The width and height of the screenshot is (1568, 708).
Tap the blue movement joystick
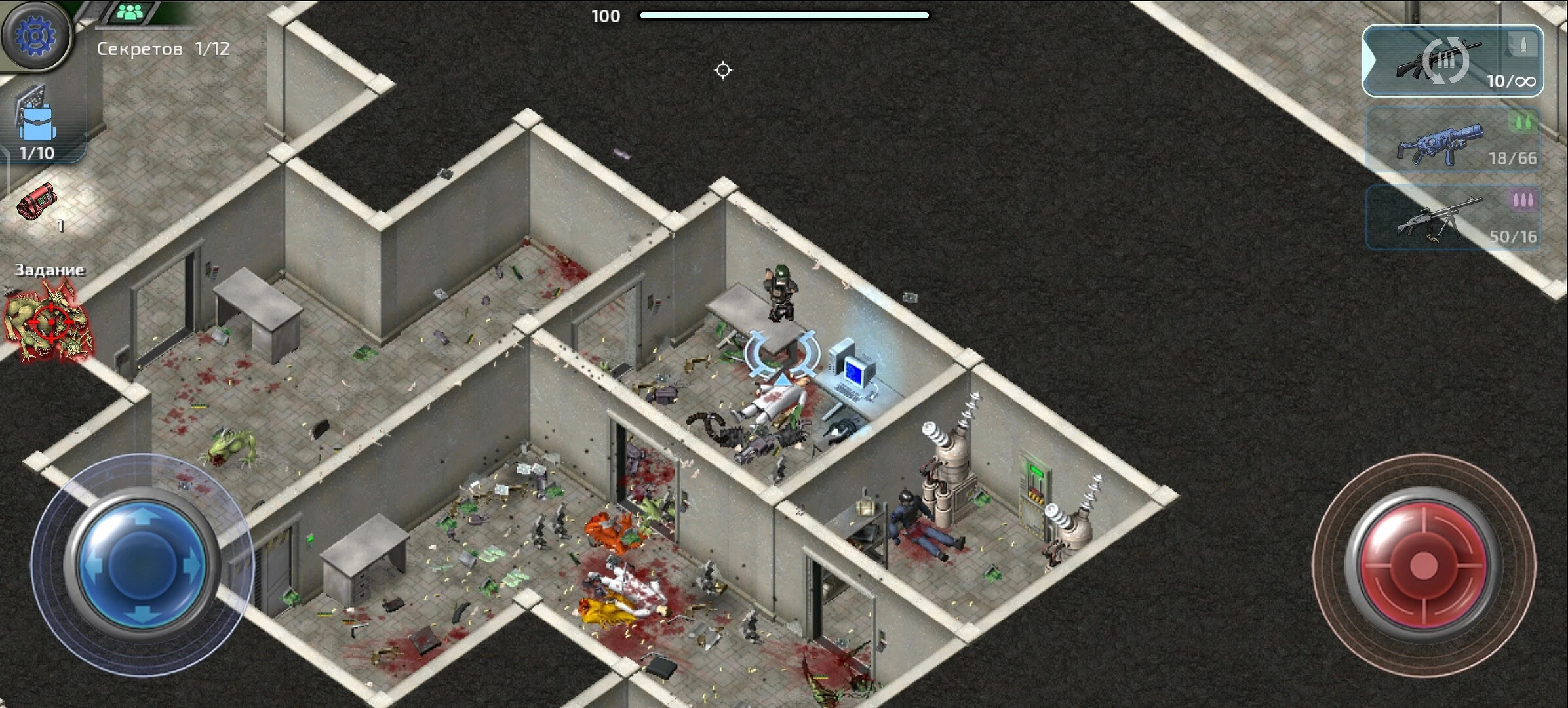coord(142,564)
